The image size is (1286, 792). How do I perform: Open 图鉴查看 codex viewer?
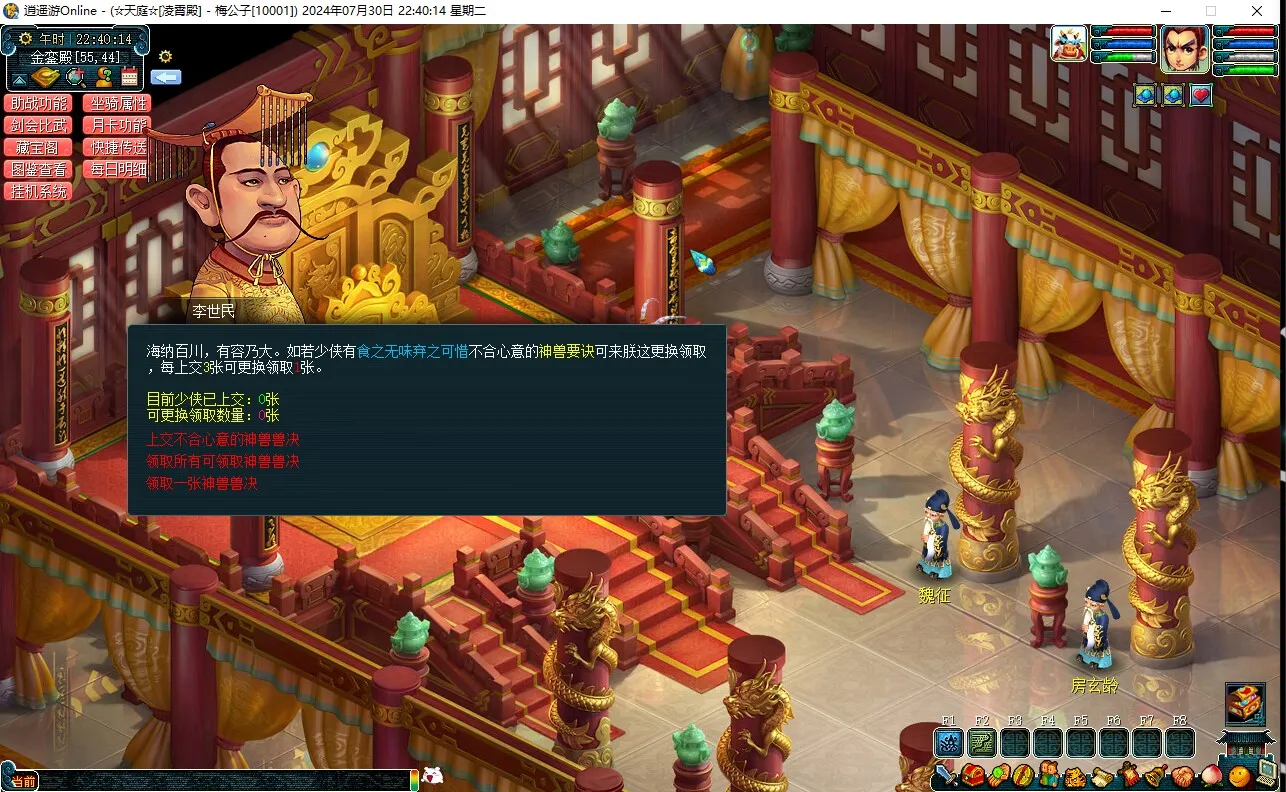[x=38, y=170]
